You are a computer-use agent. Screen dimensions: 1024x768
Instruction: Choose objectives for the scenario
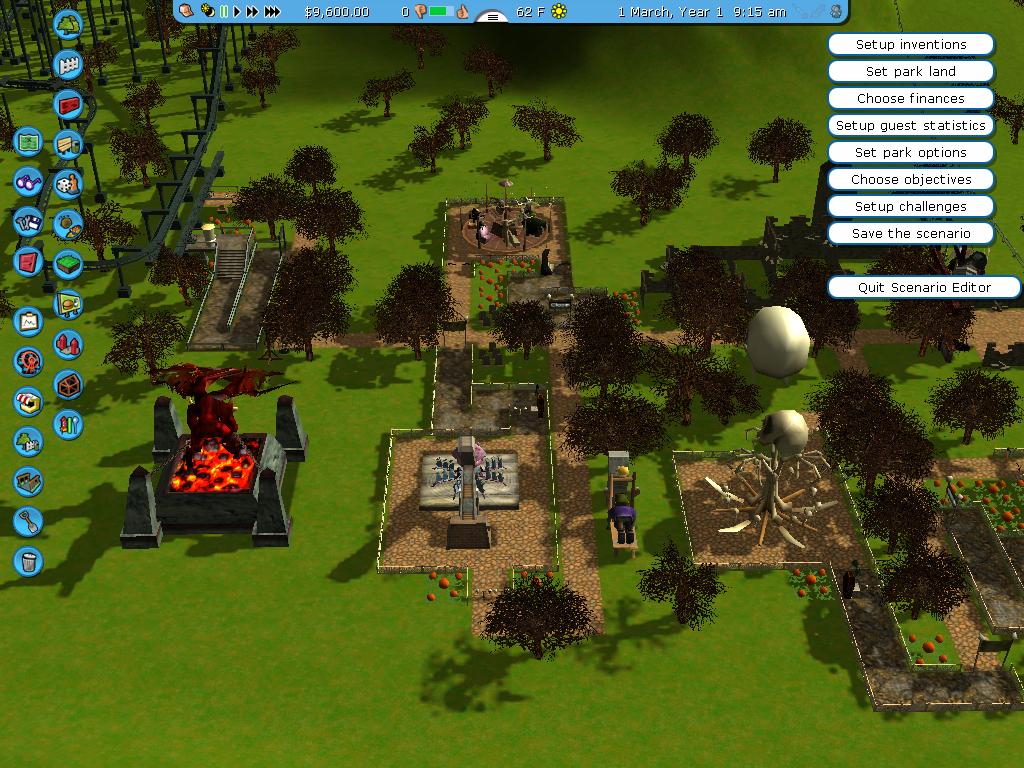[x=910, y=180]
